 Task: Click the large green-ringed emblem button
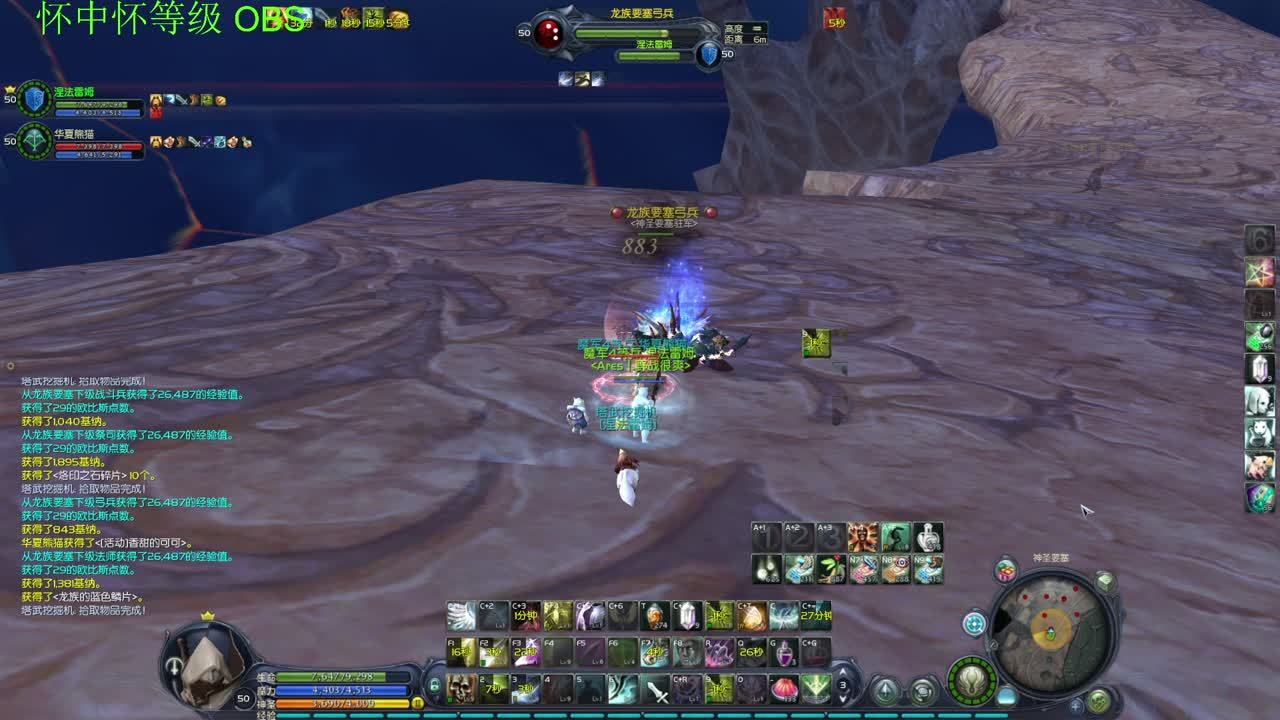971,680
